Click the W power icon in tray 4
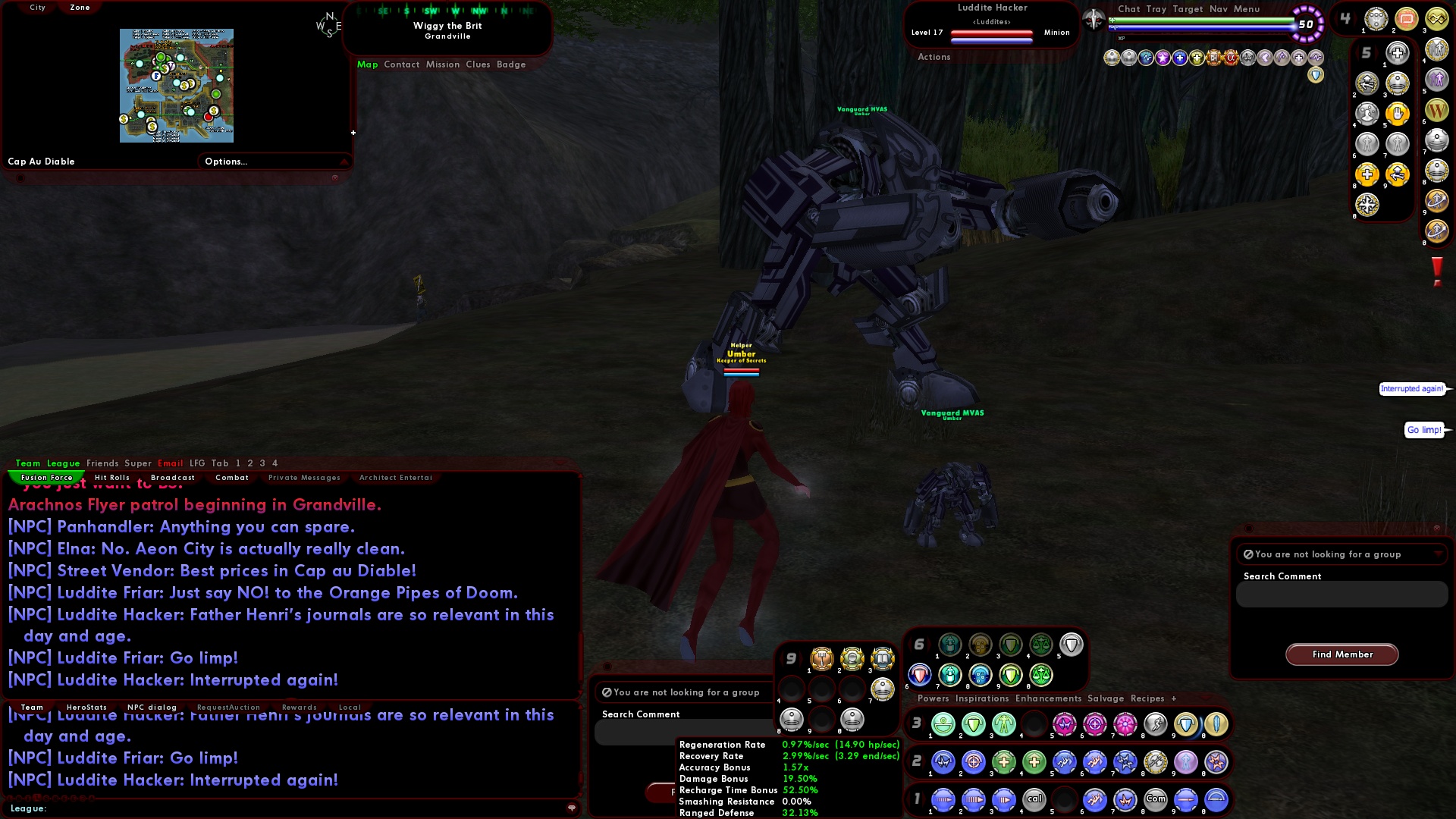This screenshot has height=819, width=1456. coord(1437,111)
